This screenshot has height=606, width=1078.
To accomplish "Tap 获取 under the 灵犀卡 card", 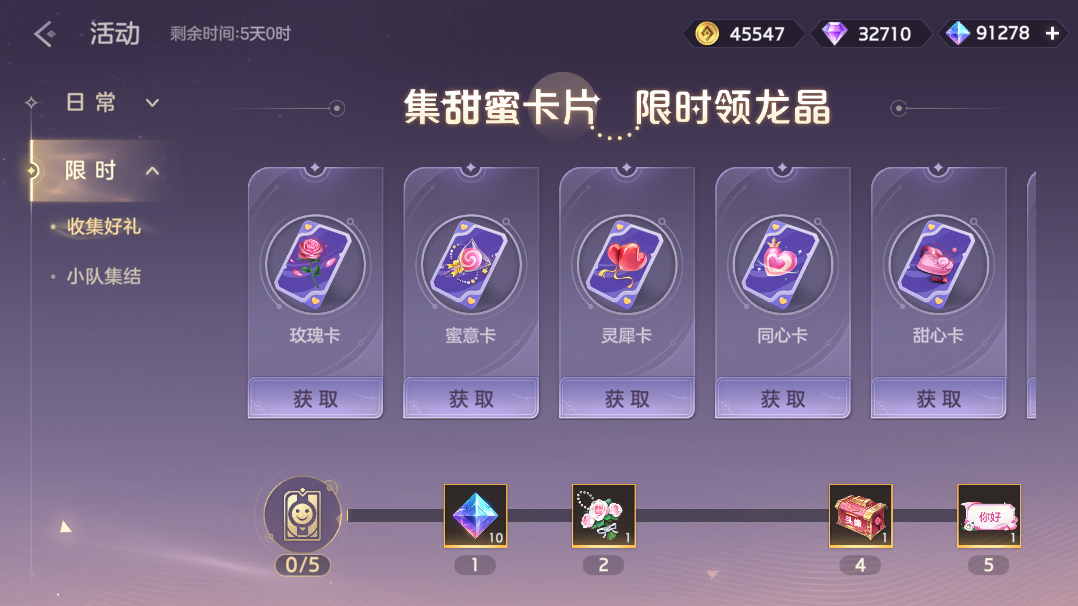I will 627,399.
